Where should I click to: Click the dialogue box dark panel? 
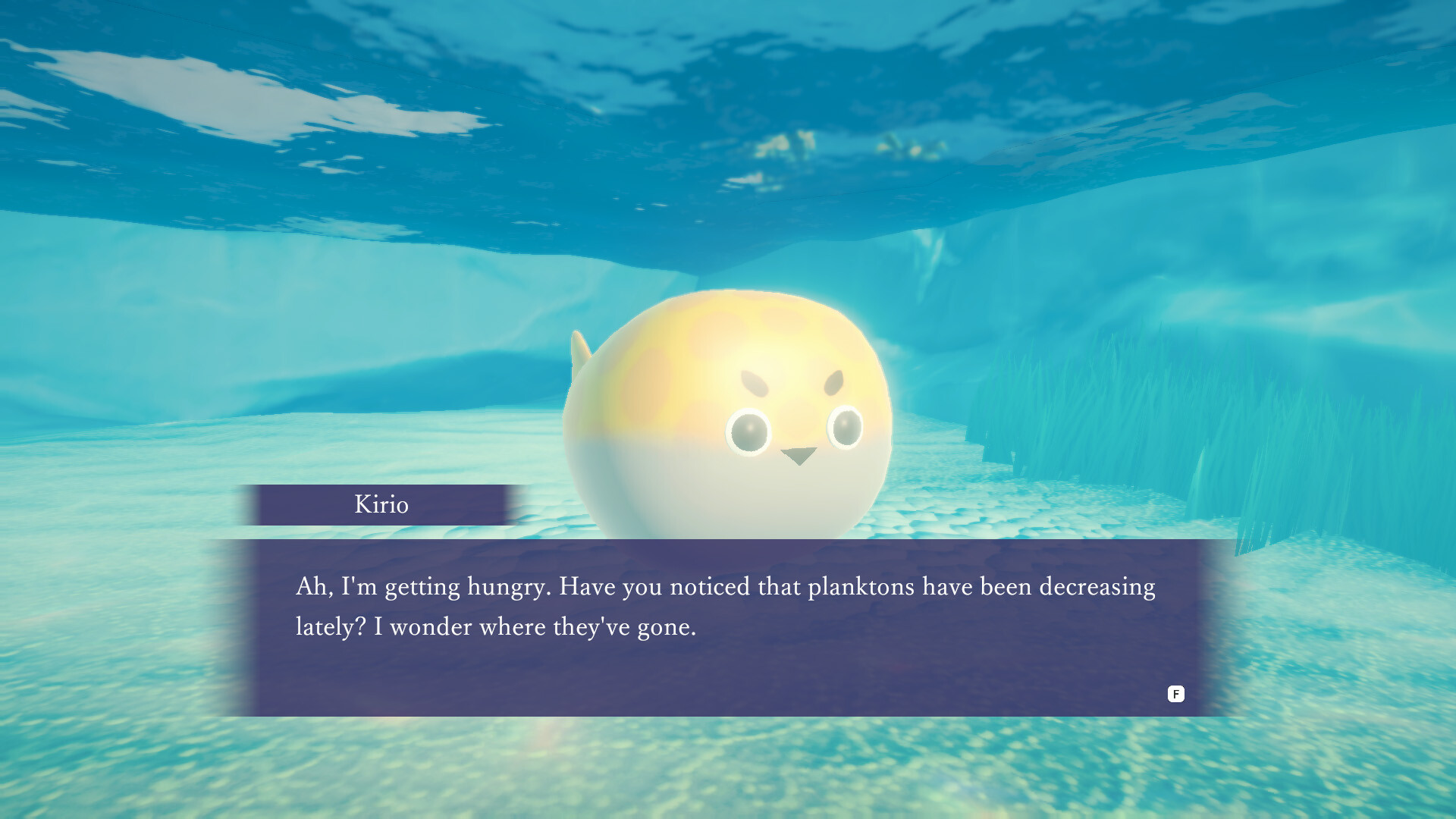(x=728, y=667)
